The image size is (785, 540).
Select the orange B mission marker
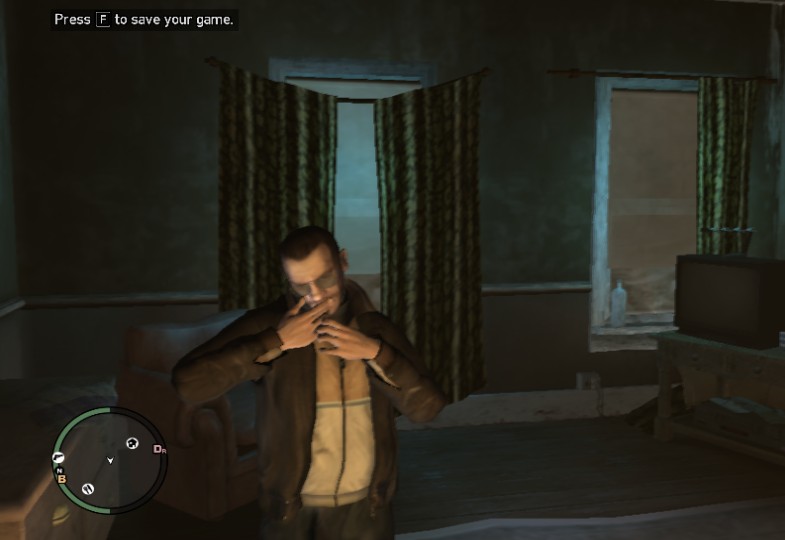[61, 478]
